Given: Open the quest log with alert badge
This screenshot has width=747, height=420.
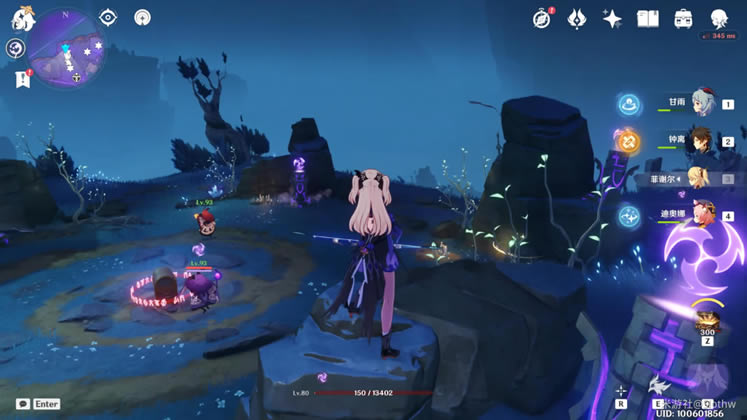Looking at the screenshot, I should 22,79.
